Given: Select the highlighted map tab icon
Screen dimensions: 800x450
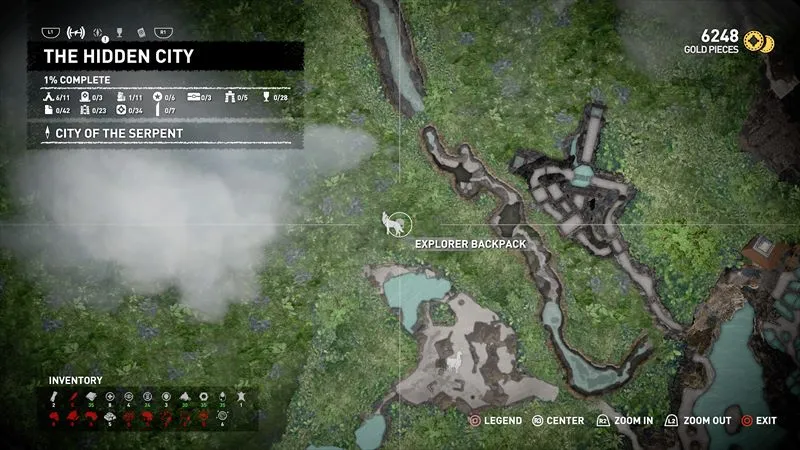Looking at the screenshot, I should 74,31.
